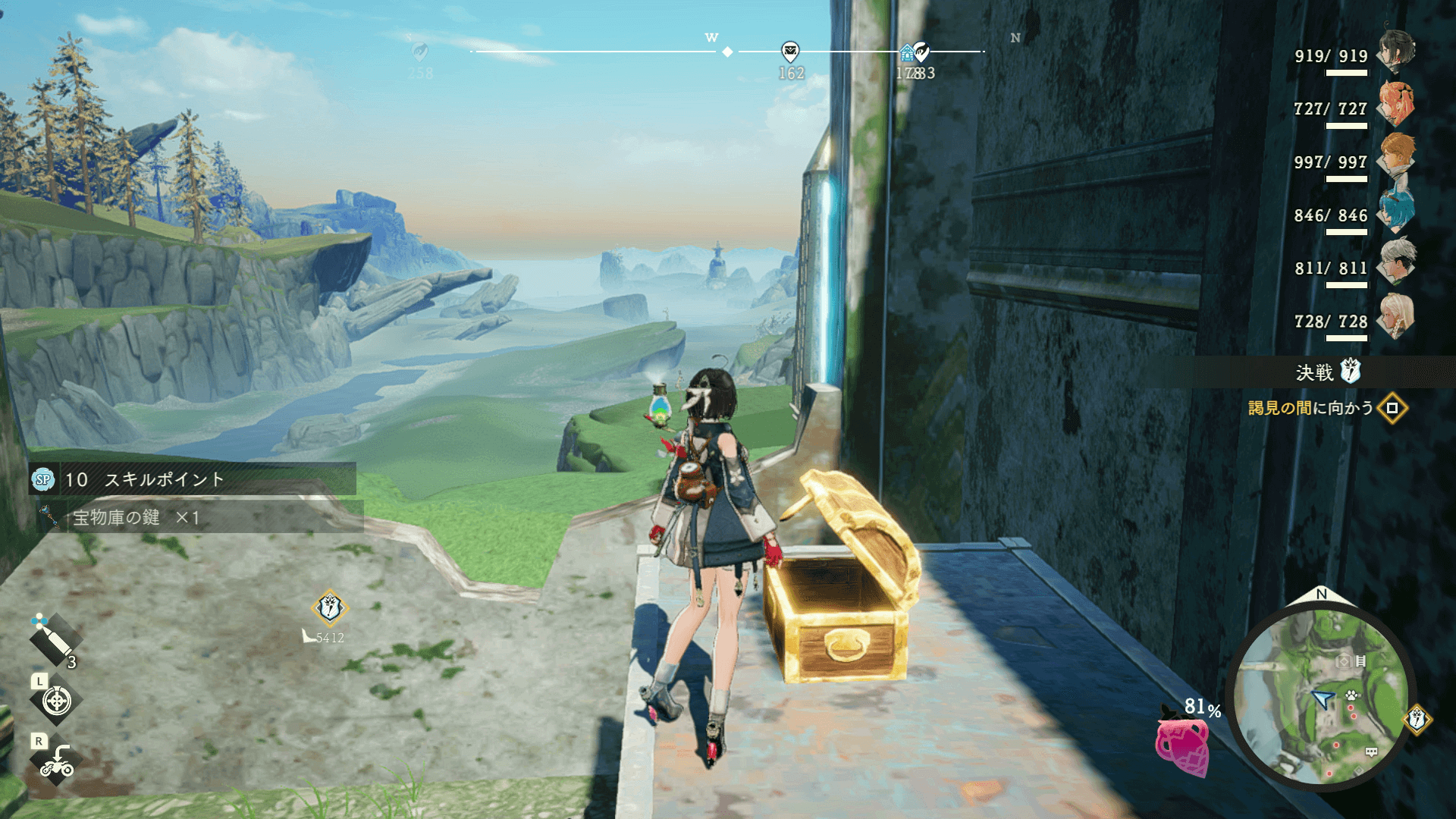
Task: Select the dark-haired party leader portrait
Action: coord(1397,51)
